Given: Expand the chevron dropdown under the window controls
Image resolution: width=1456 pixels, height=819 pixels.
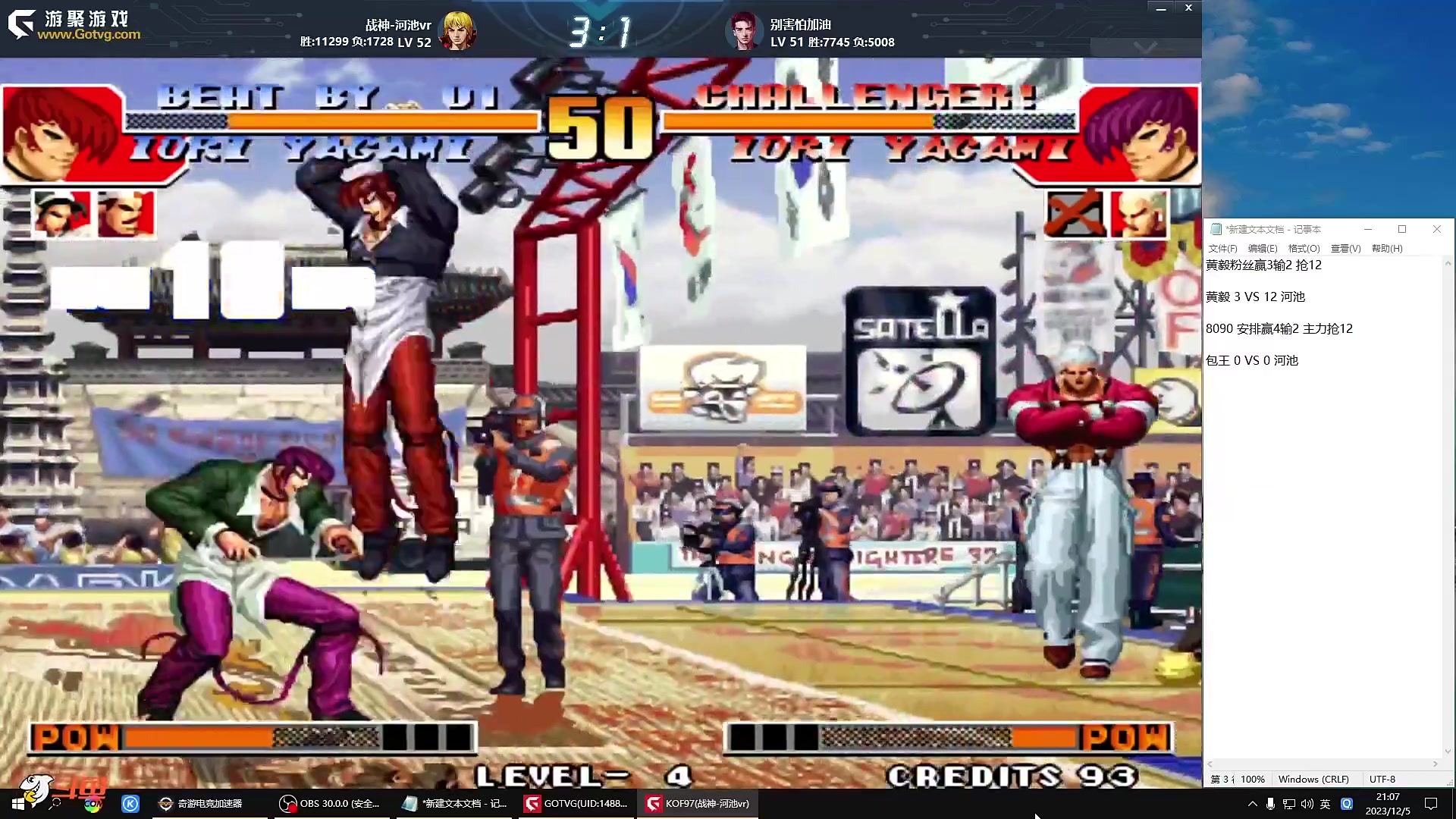Looking at the screenshot, I should [1145, 47].
